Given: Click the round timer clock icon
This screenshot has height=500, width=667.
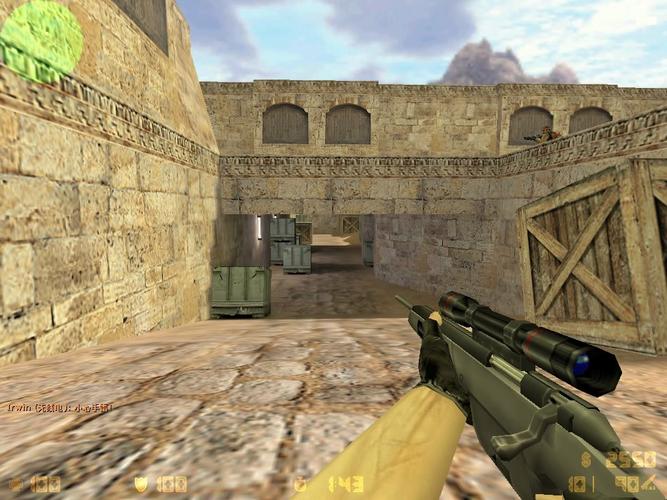Looking at the screenshot, I should tap(299, 484).
